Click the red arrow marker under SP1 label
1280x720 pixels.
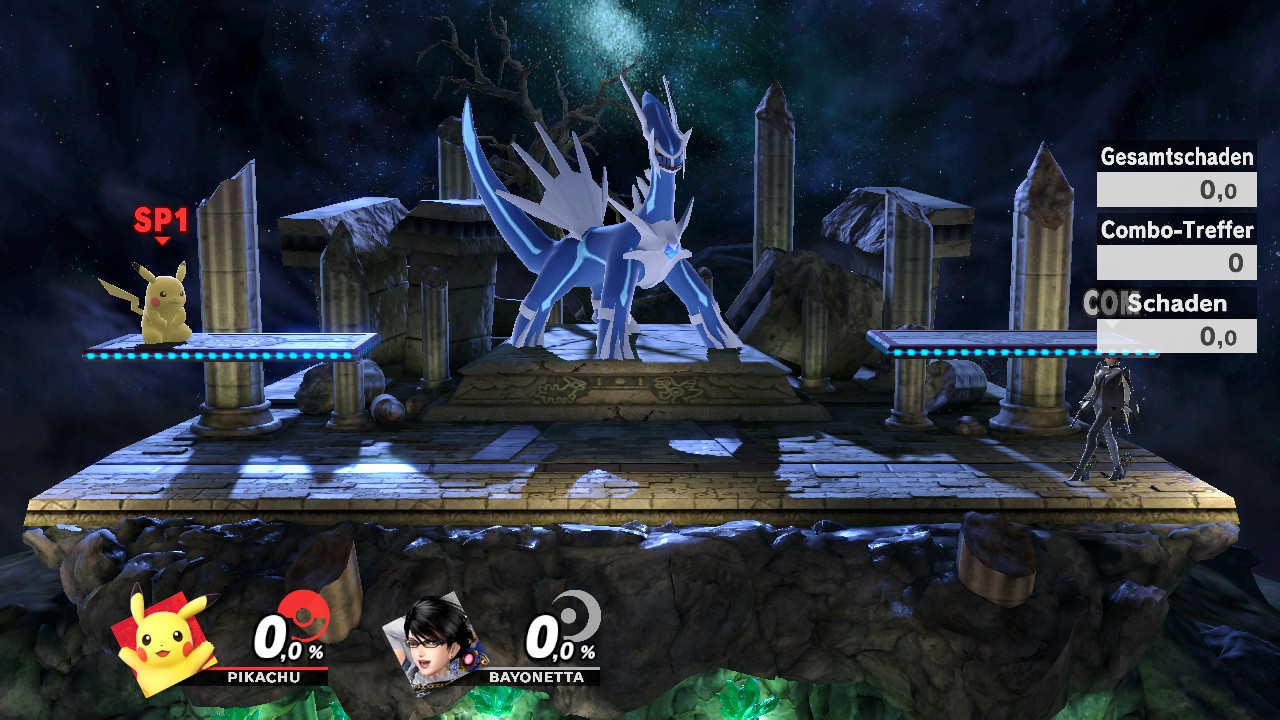pyautogui.click(x=160, y=238)
